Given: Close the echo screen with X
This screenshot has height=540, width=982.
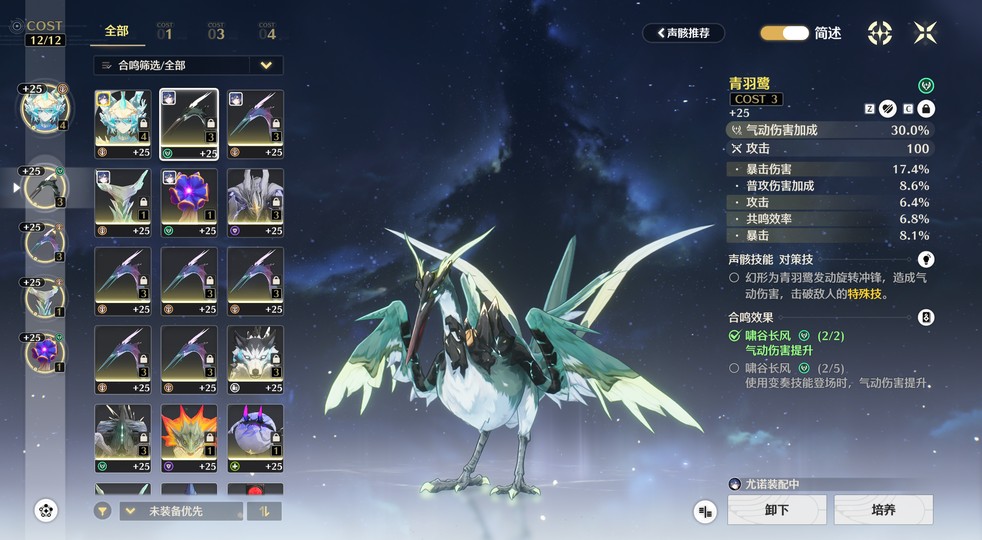Looking at the screenshot, I should tap(925, 33).
